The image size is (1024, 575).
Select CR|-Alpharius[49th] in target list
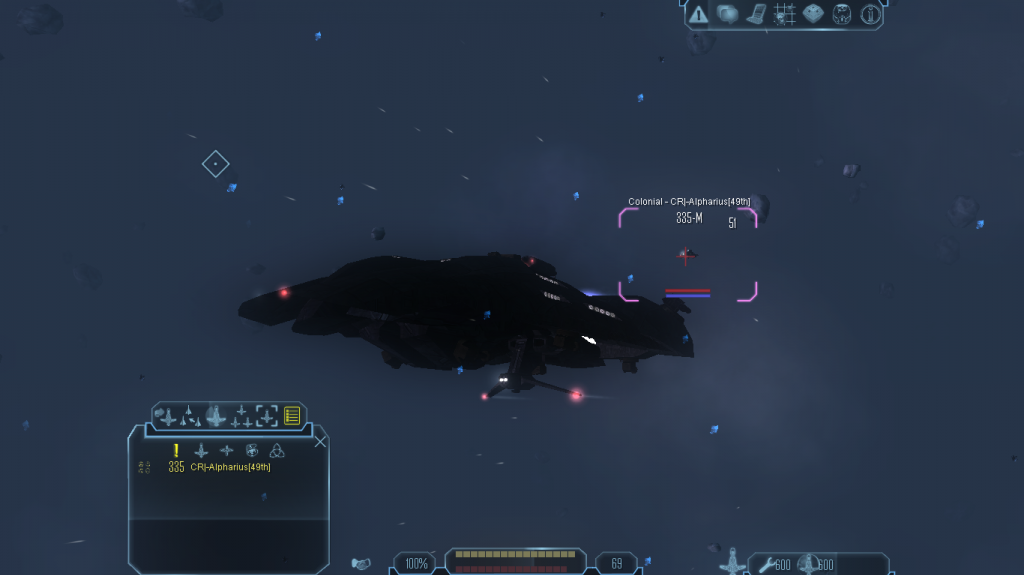[229, 467]
